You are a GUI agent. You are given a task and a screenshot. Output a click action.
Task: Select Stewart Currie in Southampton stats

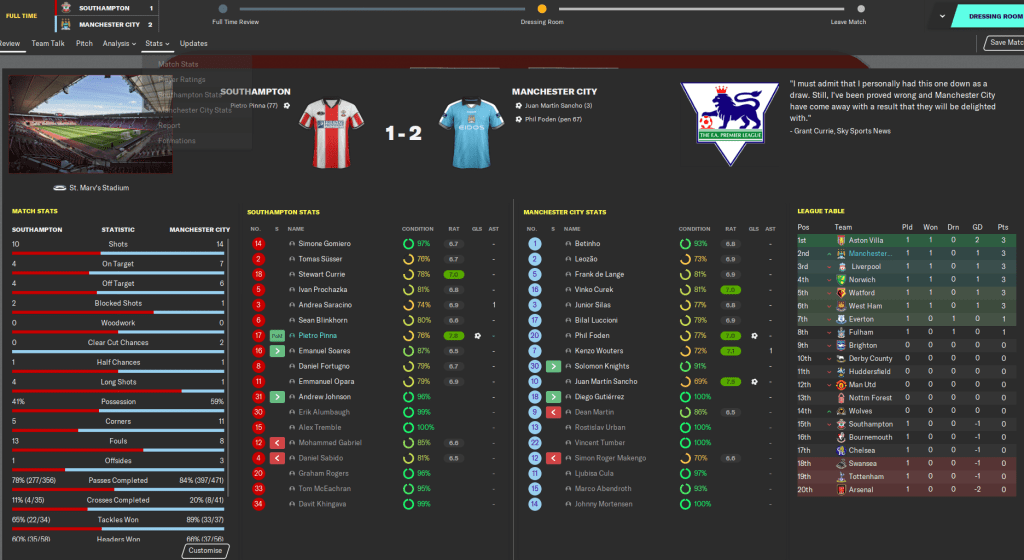pos(324,274)
